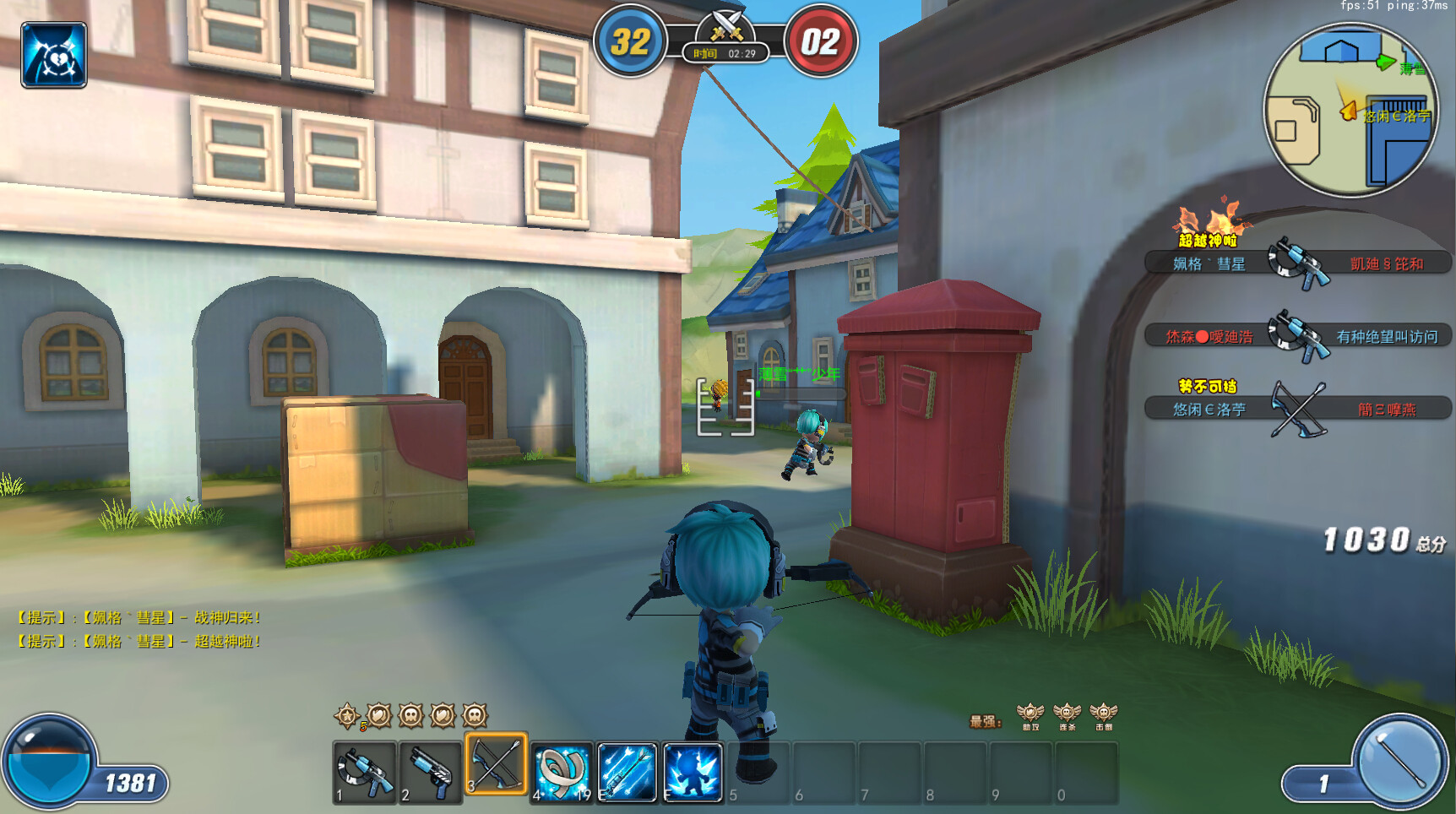Image resolution: width=1456 pixels, height=814 pixels.
Task: Click the 势不可挡 bow kill feed entry
Action: [1297, 409]
